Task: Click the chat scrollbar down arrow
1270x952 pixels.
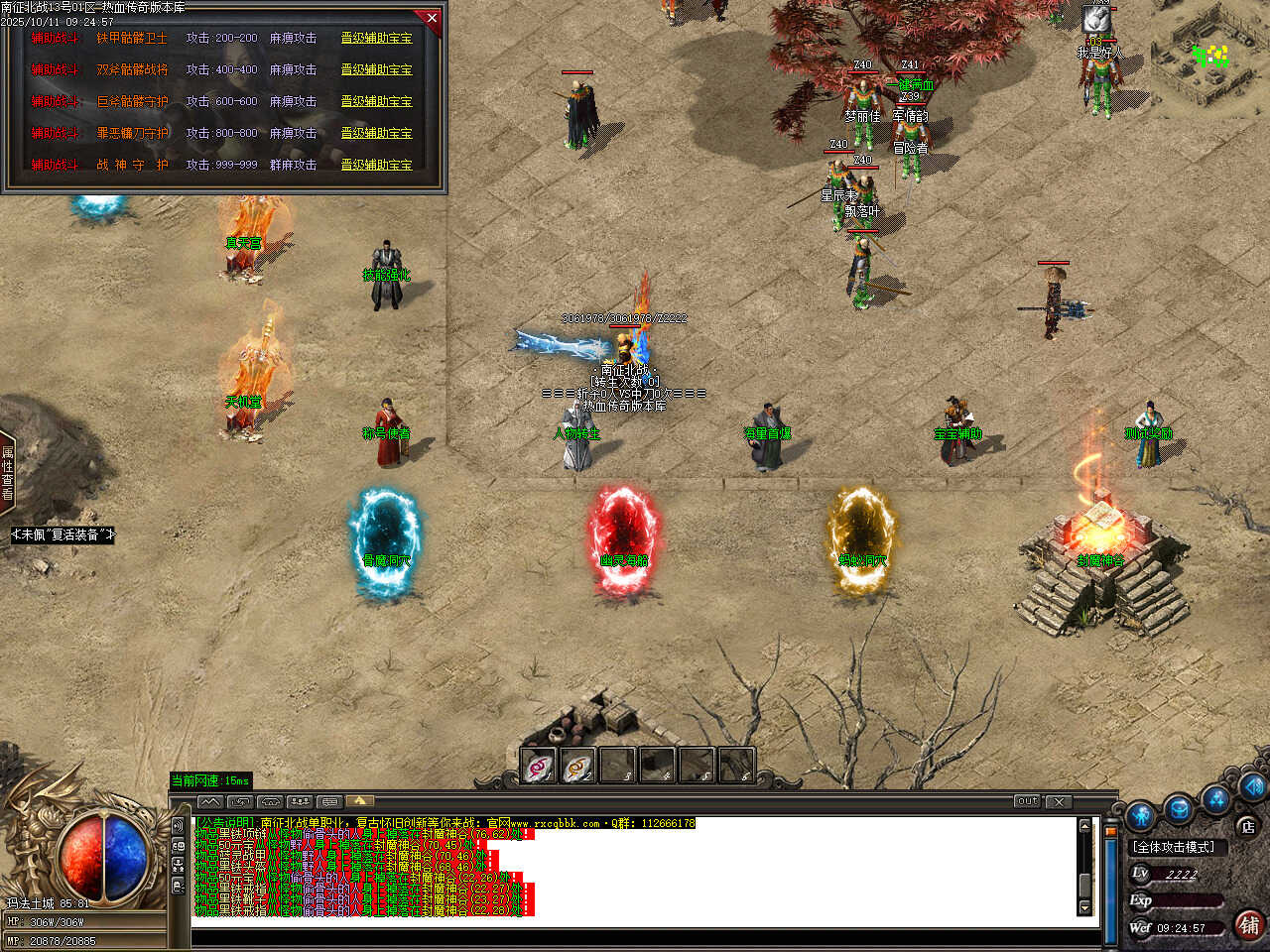Action: [x=1084, y=908]
